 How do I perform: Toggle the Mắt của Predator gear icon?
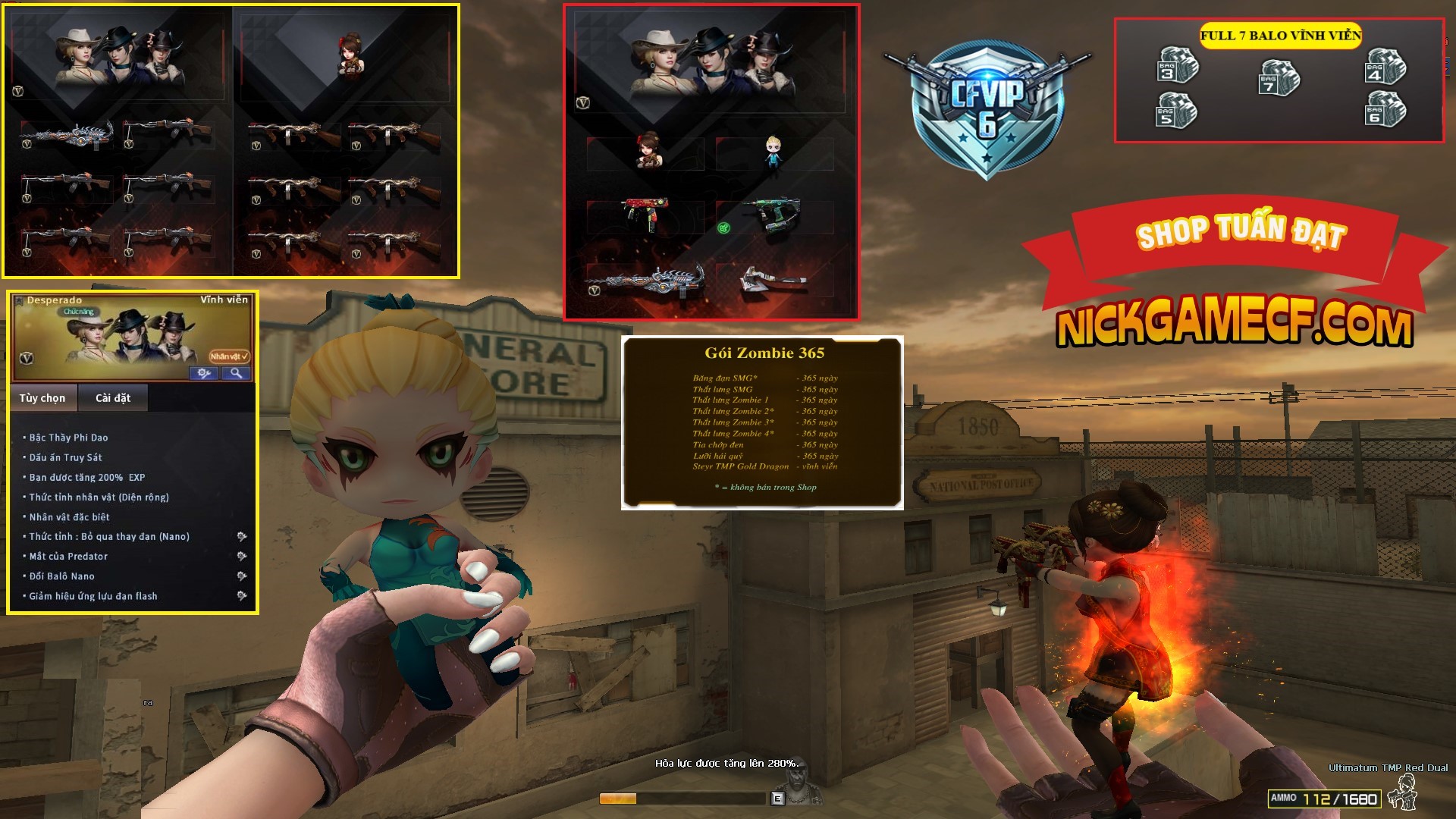click(x=241, y=557)
